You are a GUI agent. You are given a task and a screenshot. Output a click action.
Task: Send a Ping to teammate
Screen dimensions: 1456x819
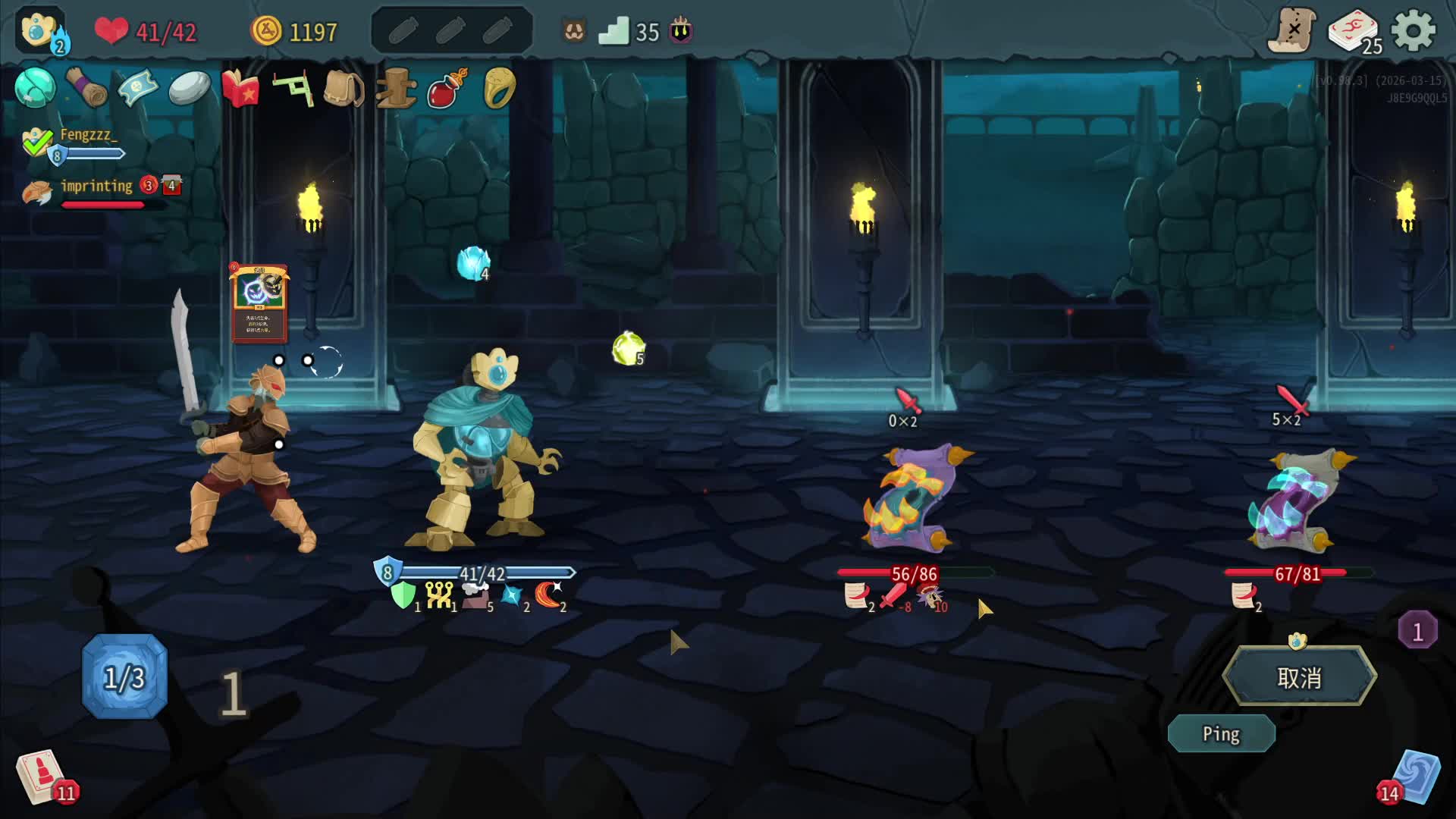[x=1221, y=733]
